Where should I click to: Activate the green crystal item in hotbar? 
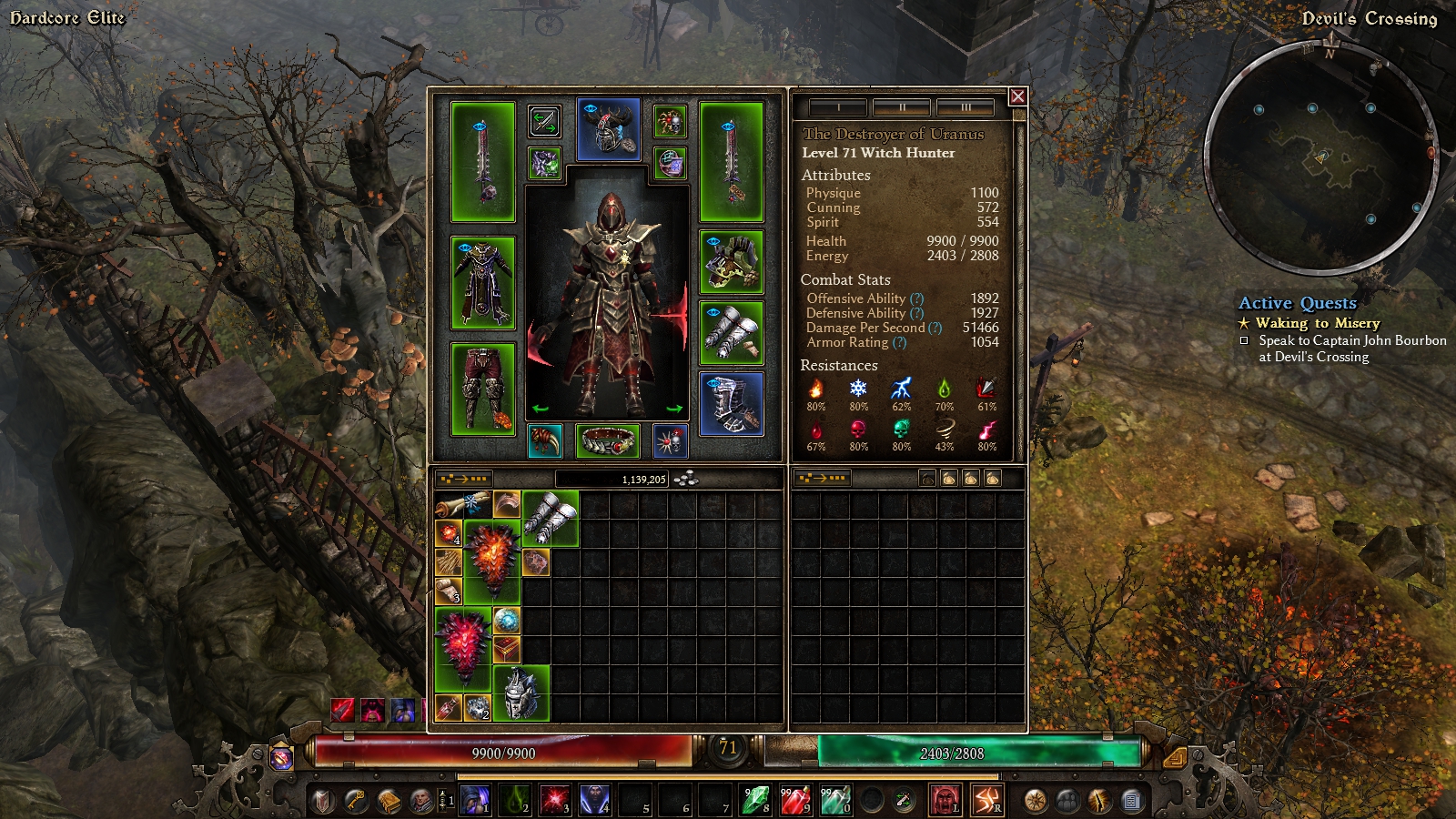point(754,801)
